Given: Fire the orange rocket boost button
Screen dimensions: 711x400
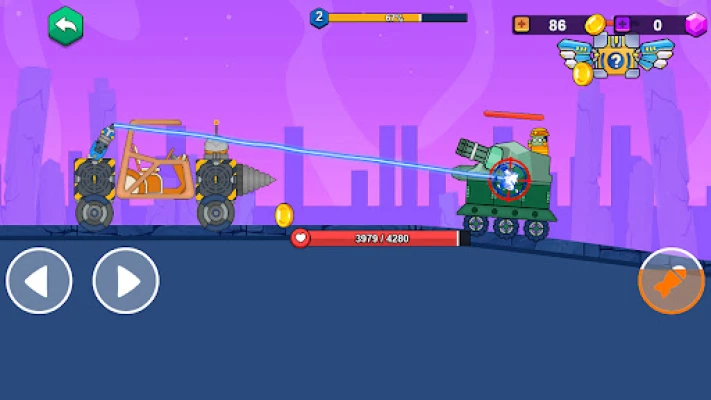Looking at the screenshot, I should (671, 281).
